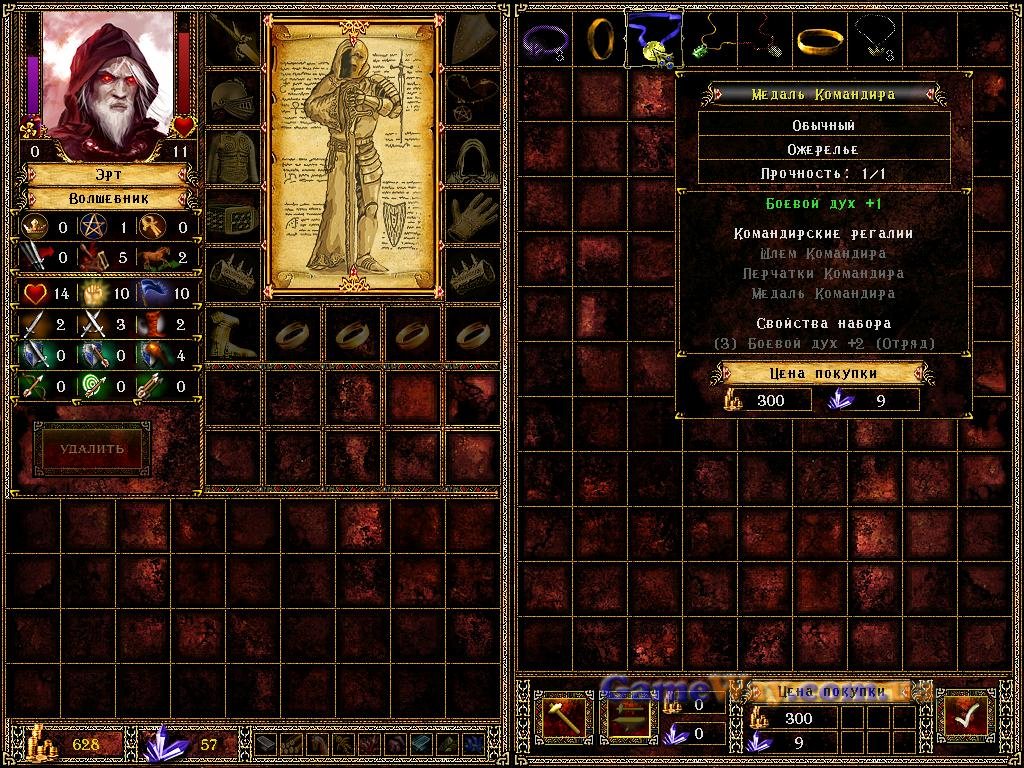Pick the purple bracelet in shop
This screenshot has width=1024, height=768.
(545, 38)
